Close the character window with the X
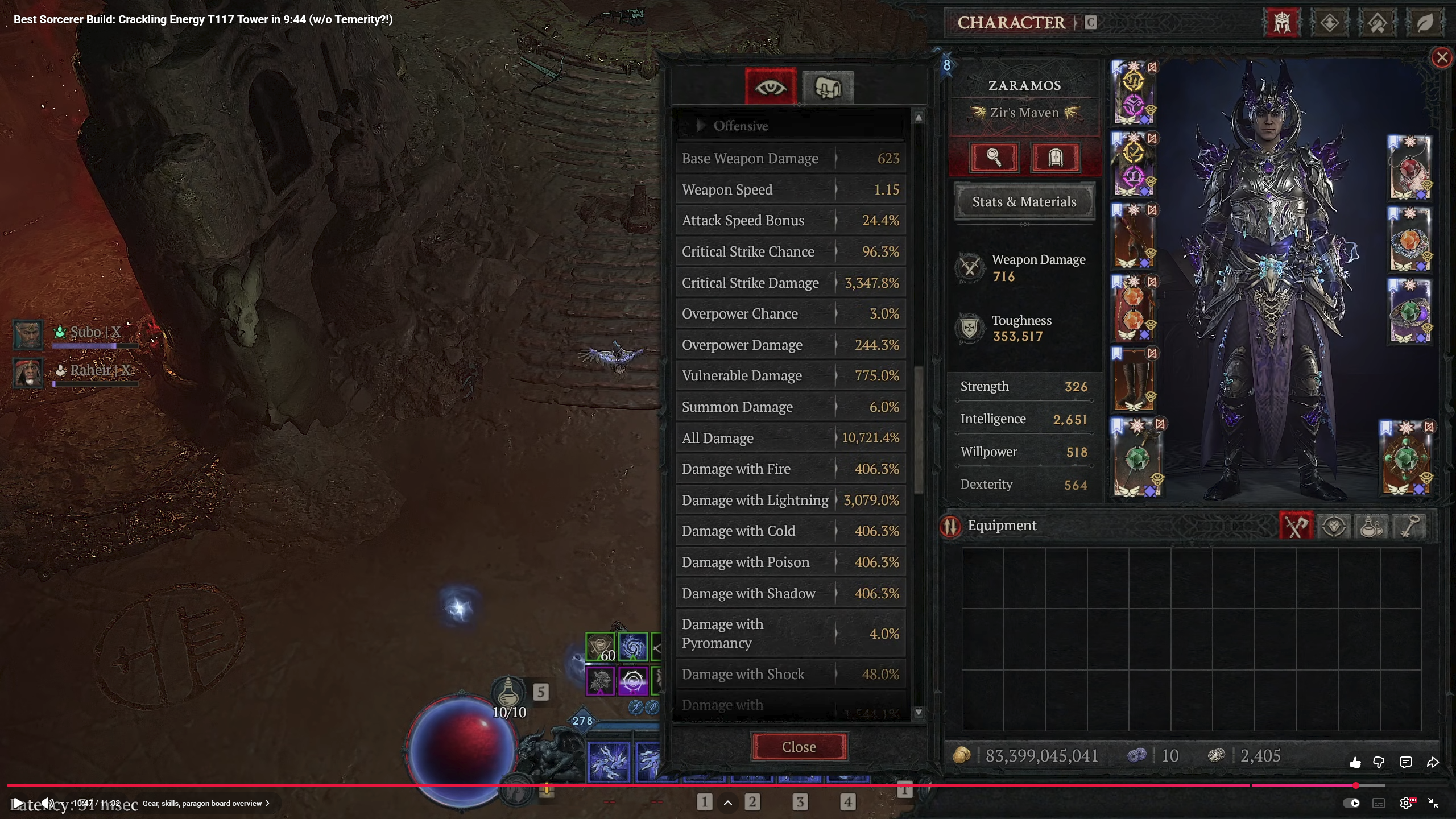 pos(1442,57)
